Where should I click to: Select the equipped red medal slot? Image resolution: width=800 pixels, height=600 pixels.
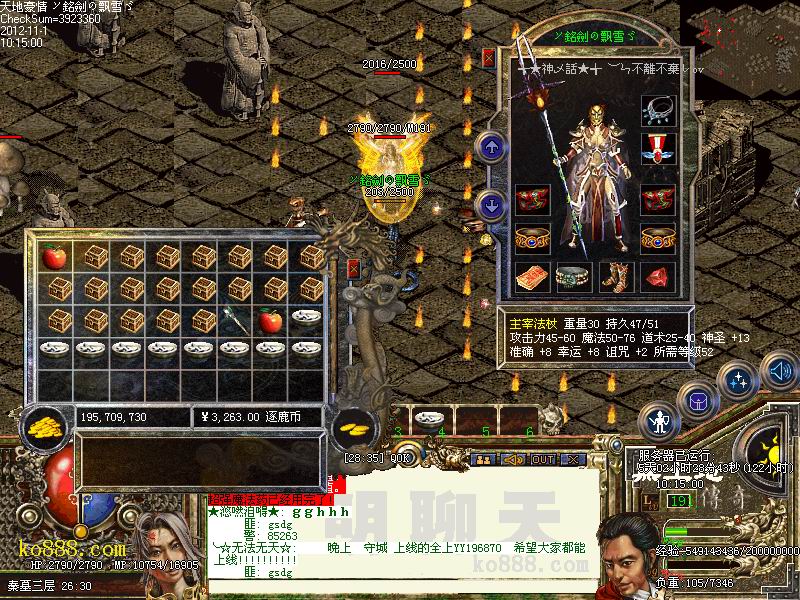point(658,149)
